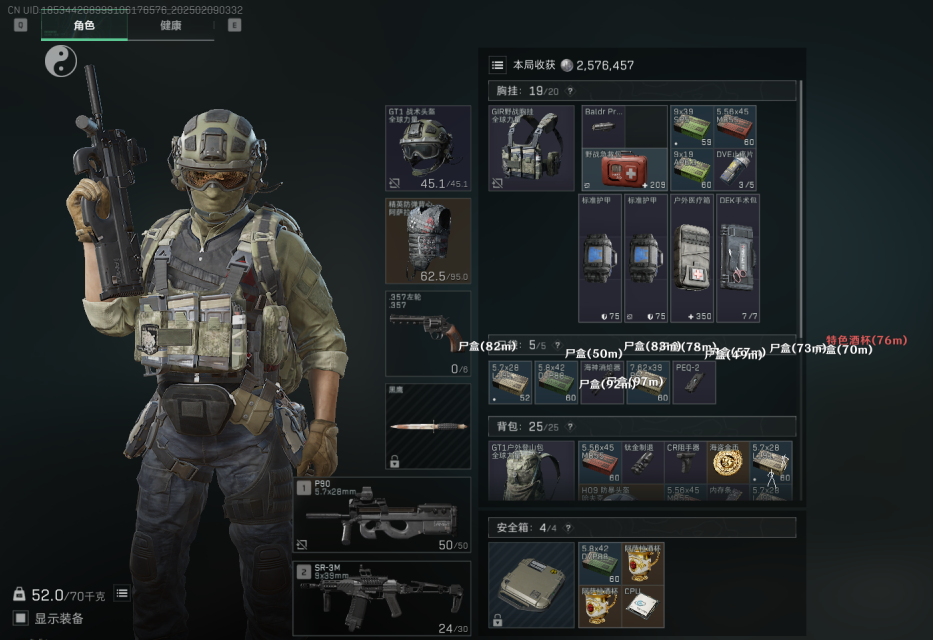Select the 角色 character tab
The height and width of the screenshot is (640, 933).
pyautogui.click(x=84, y=25)
